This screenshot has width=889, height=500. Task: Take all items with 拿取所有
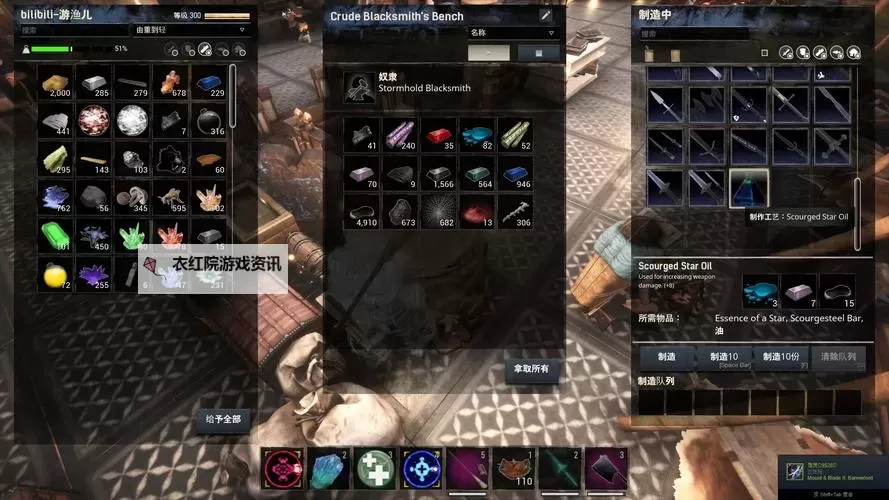click(x=531, y=369)
